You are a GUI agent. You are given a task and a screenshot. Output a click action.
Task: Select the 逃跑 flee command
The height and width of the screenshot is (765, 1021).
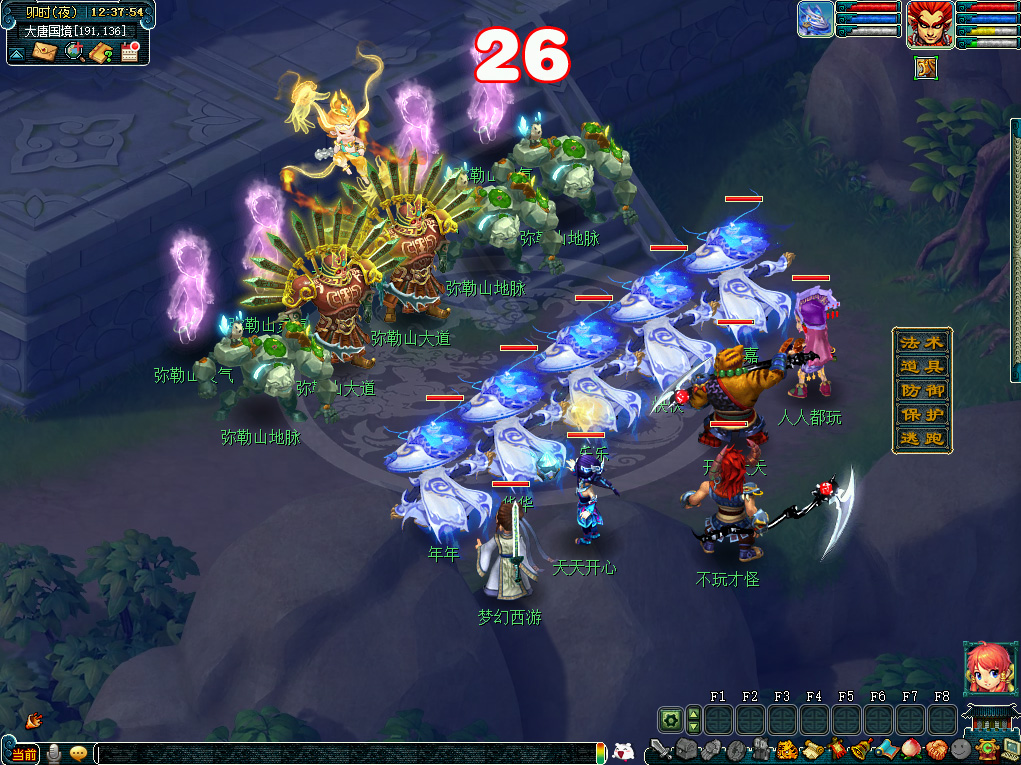[x=921, y=438]
